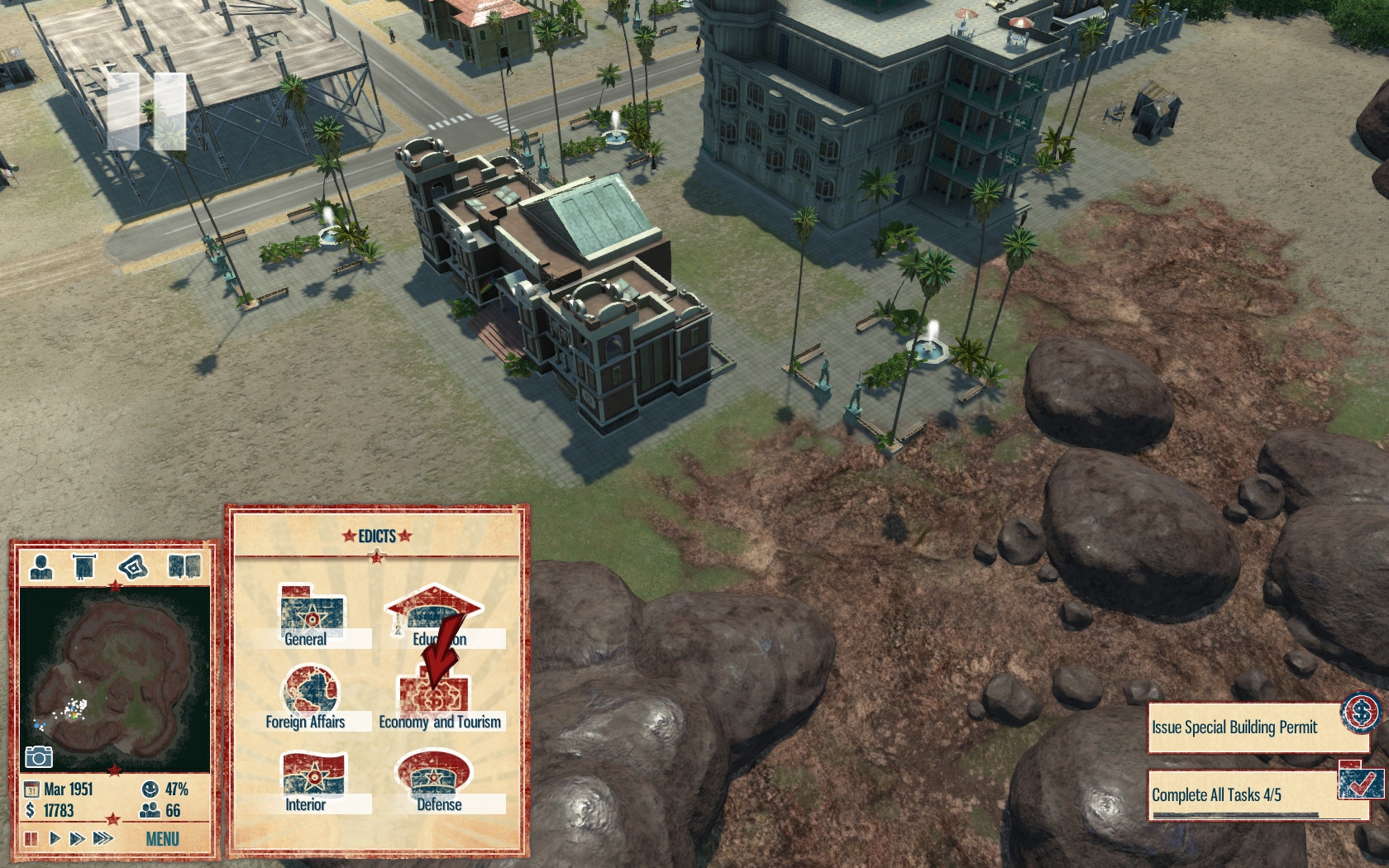The width and height of the screenshot is (1389, 868).
Task: Open the hanging banner scroll tab
Action: point(84,567)
